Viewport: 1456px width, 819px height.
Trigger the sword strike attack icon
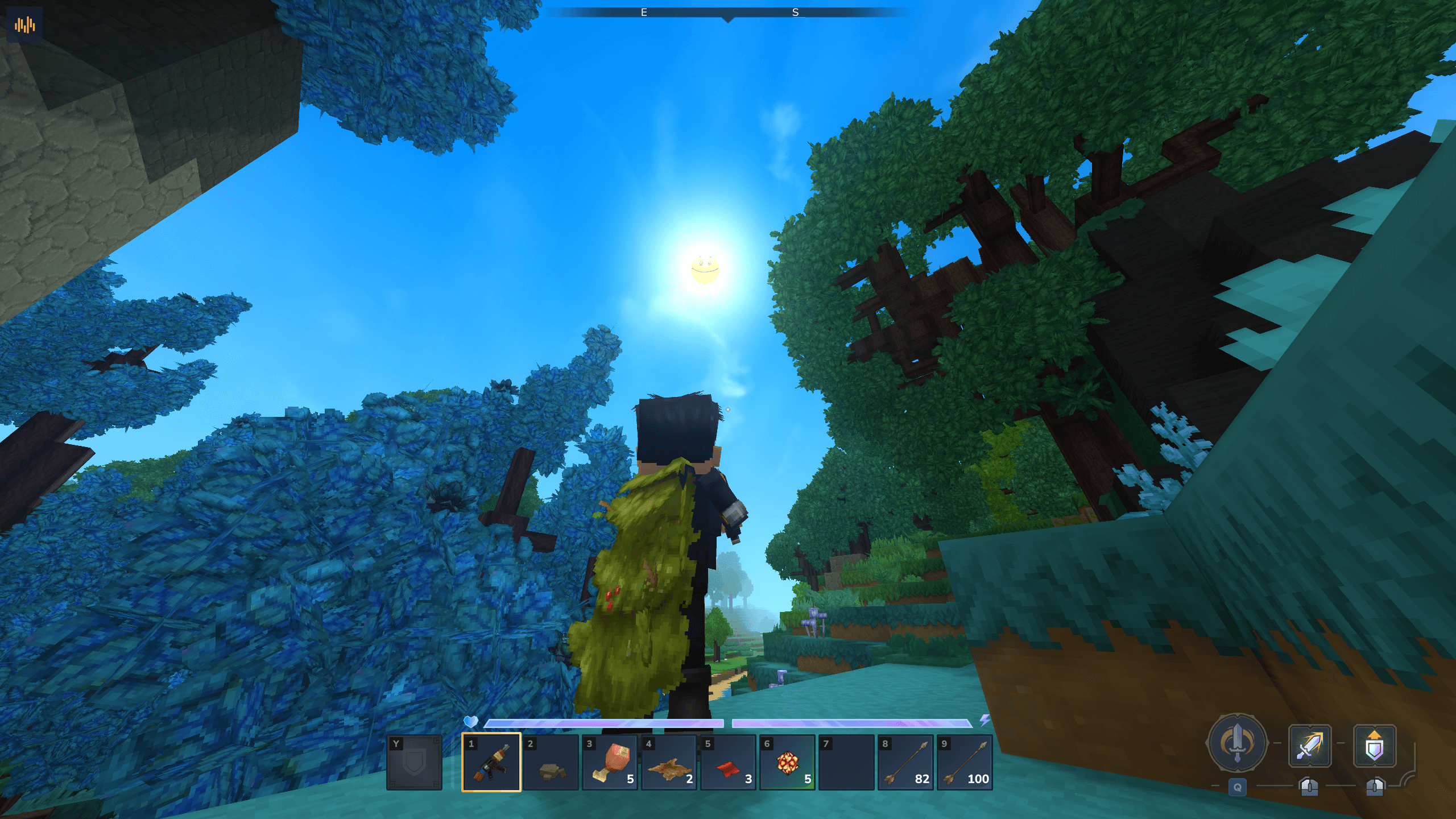[x=1309, y=746]
